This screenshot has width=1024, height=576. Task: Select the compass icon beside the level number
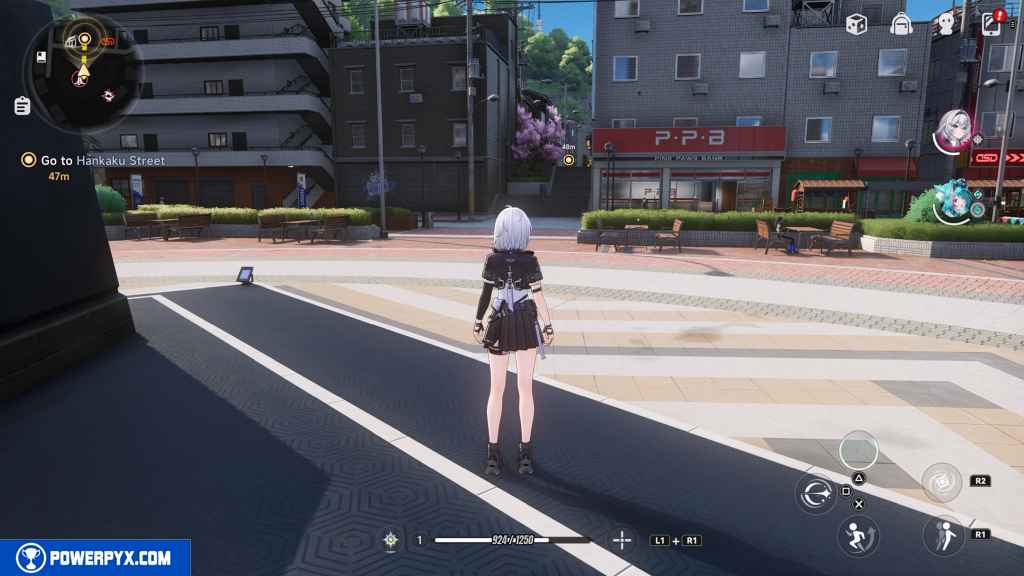[391, 540]
